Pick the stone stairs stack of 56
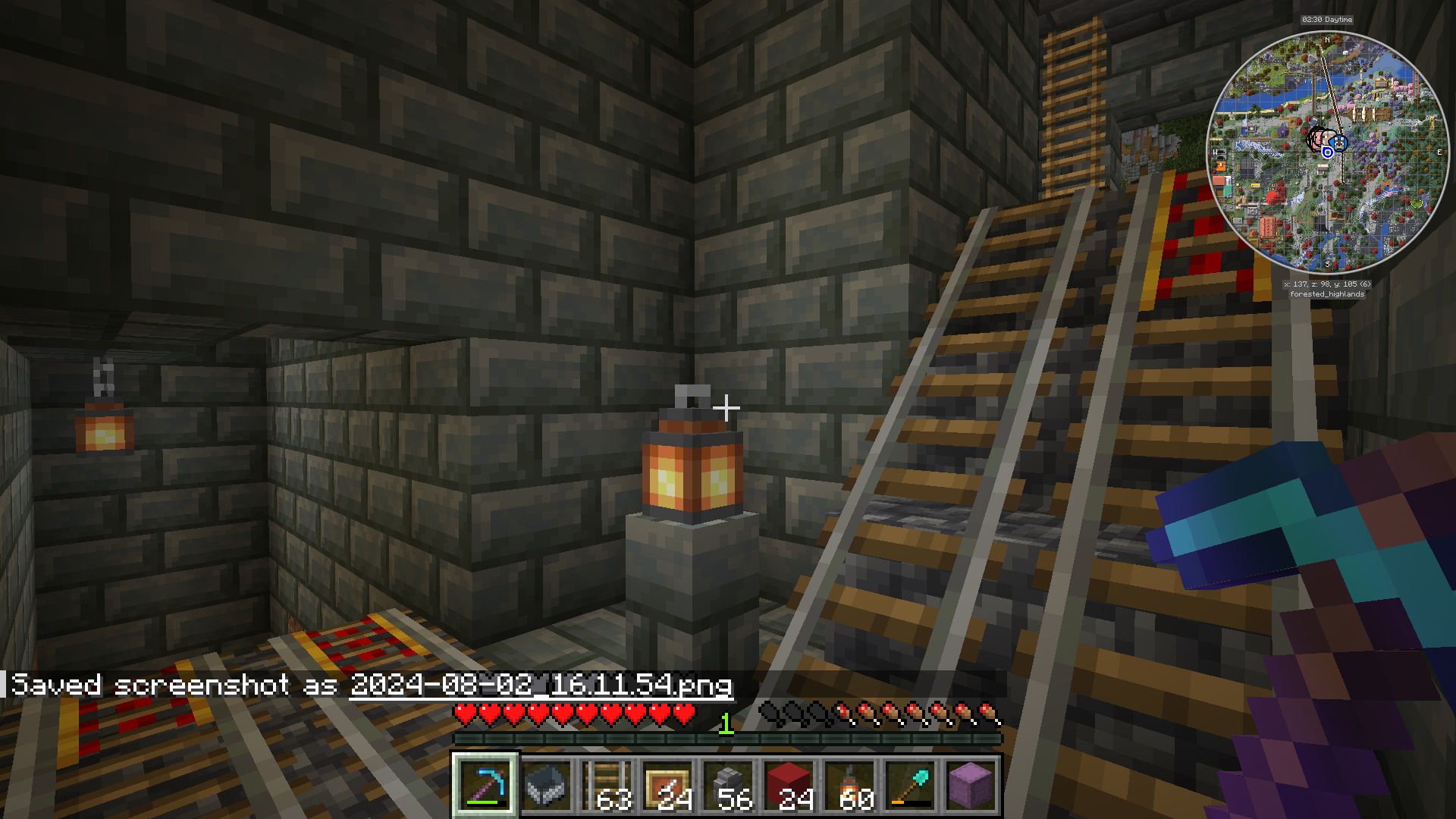 tap(728, 786)
